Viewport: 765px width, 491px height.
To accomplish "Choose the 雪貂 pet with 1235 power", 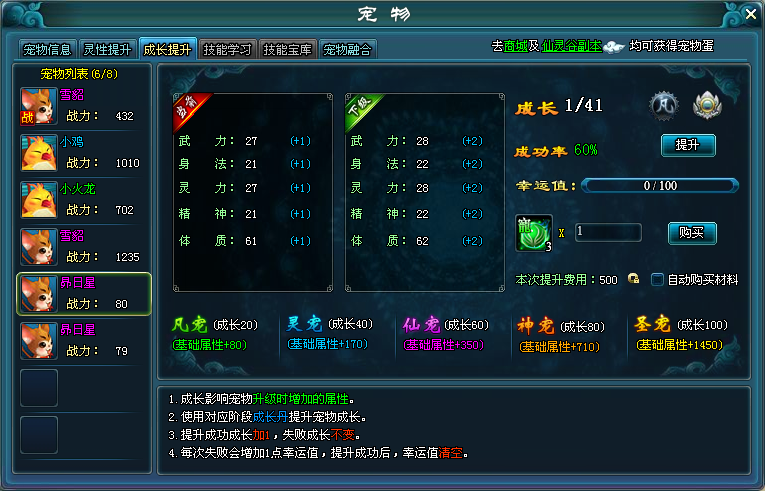I will tap(84, 246).
